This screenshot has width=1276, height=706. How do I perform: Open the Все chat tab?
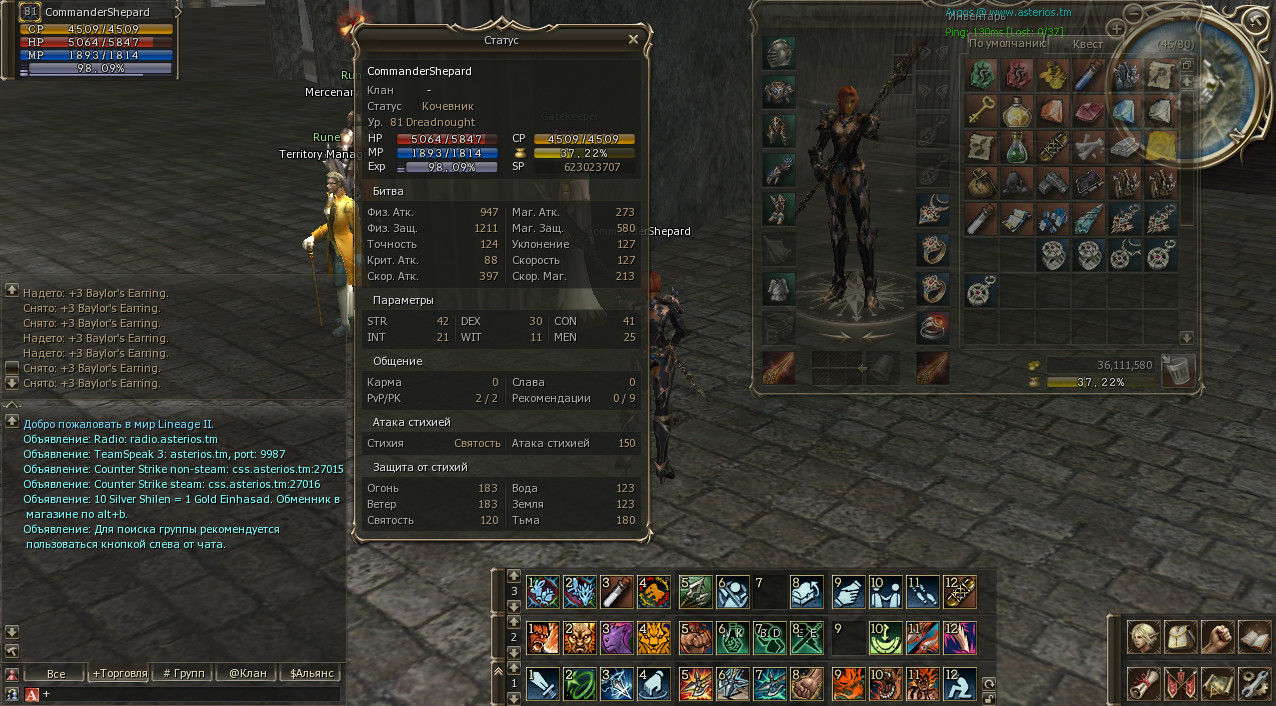[55, 673]
